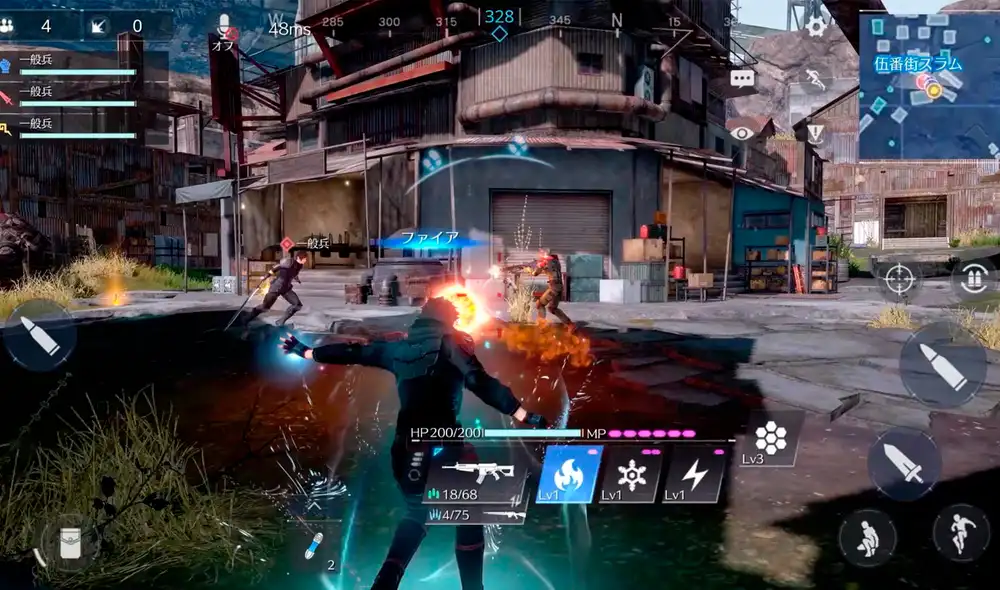Image resolution: width=1000 pixels, height=590 pixels.
Task: Fire using the large right bullet button
Action: click(943, 365)
